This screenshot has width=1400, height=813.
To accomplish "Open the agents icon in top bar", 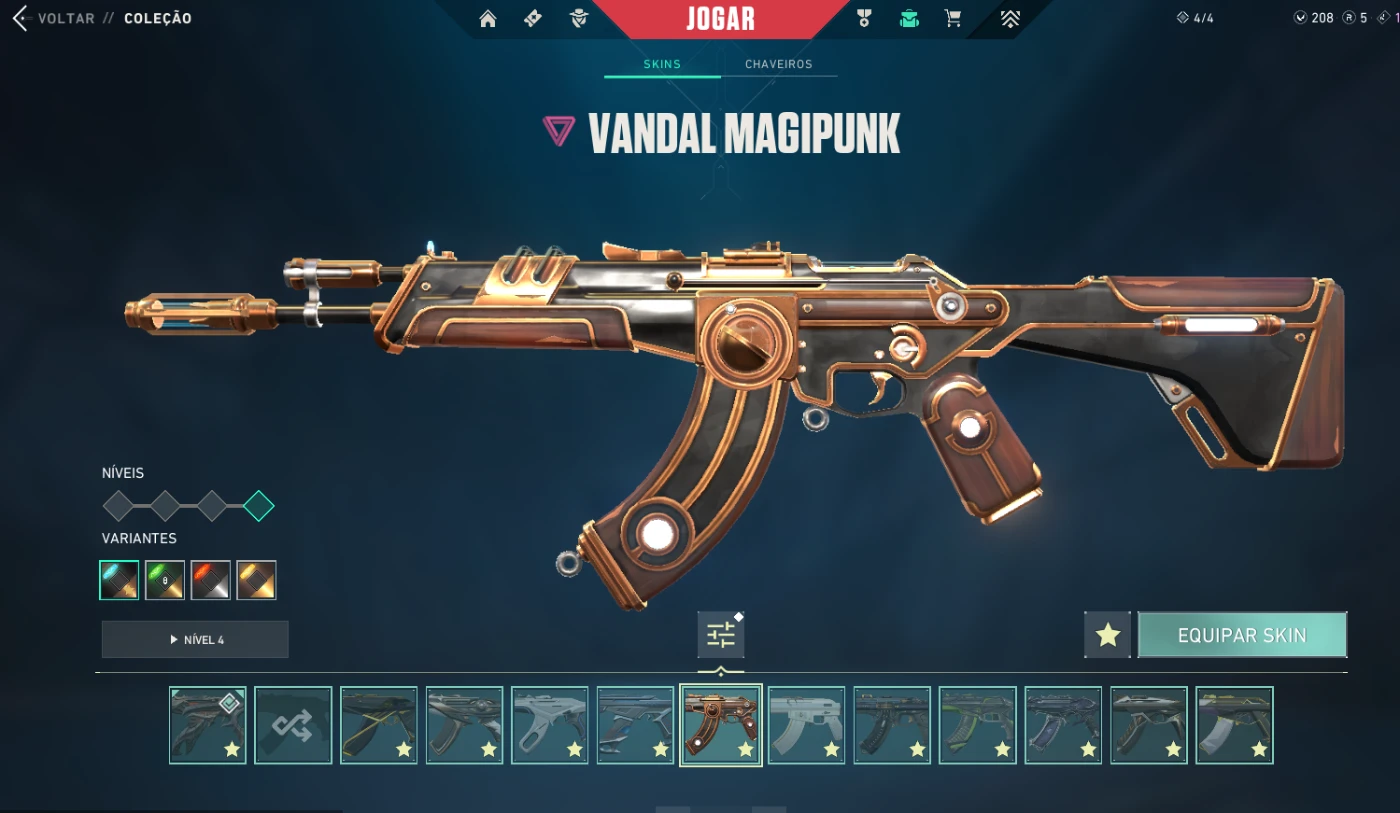I will click(x=579, y=18).
